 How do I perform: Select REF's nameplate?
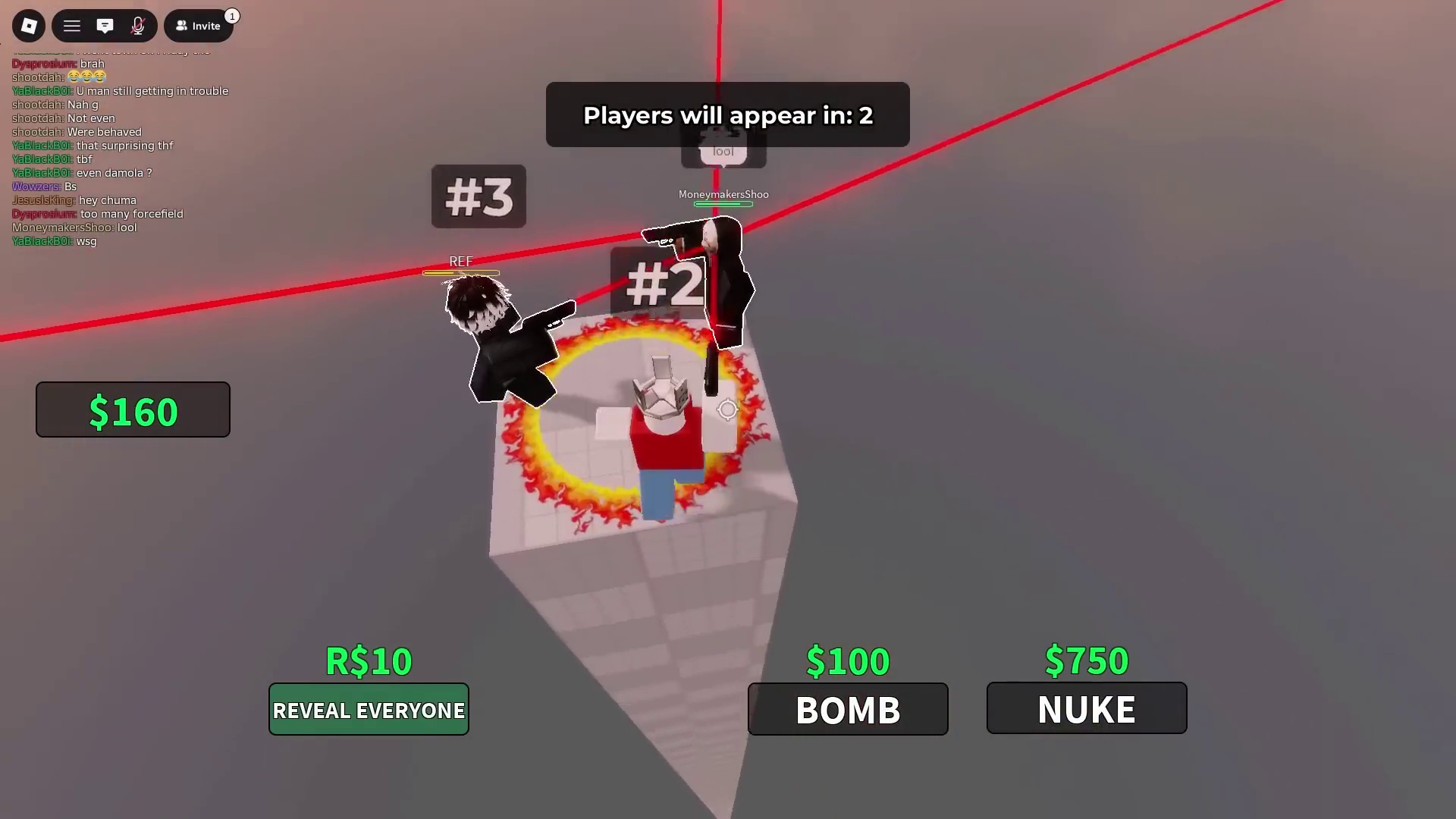tap(460, 261)
